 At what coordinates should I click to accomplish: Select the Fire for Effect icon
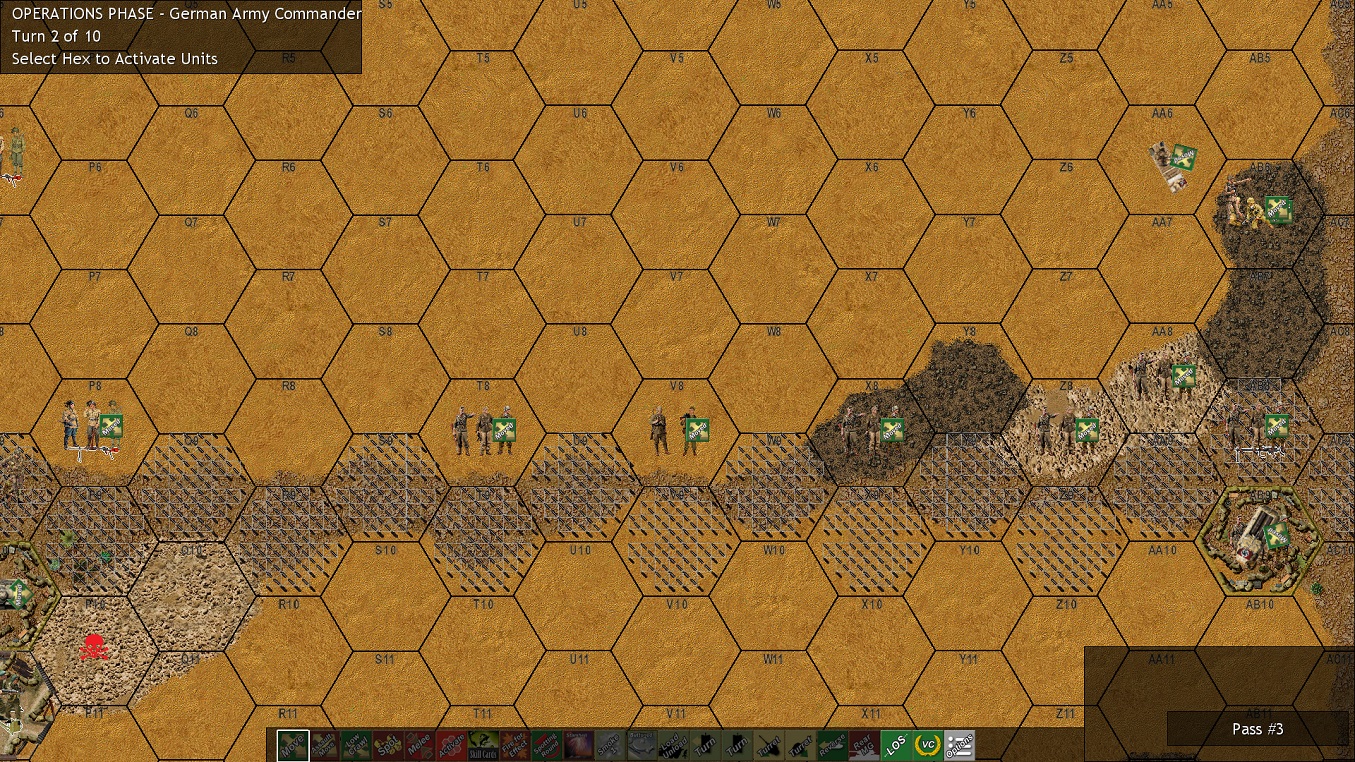tap(517, 745)
